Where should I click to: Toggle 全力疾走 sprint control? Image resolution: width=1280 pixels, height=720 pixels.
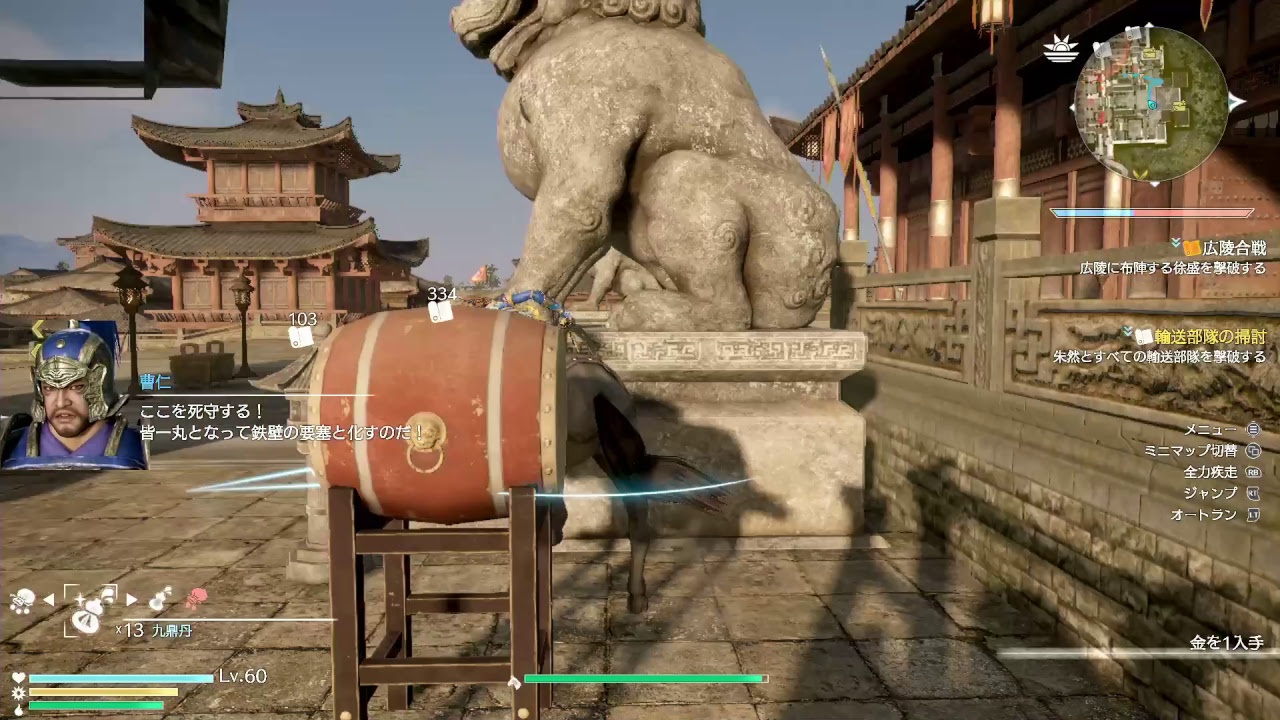point(1254,473)
